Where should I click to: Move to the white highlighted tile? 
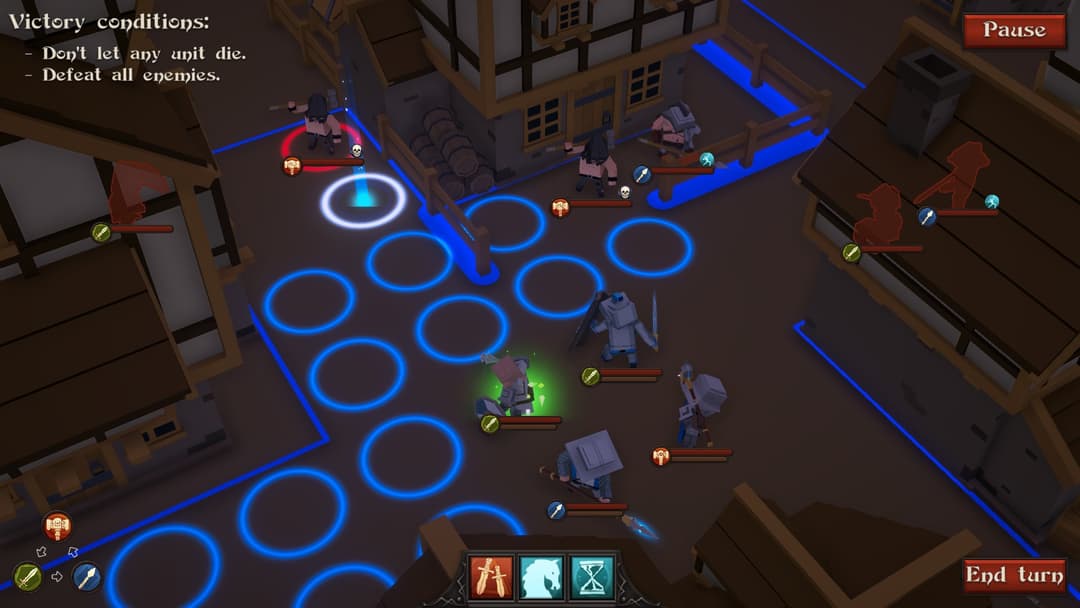363,201
